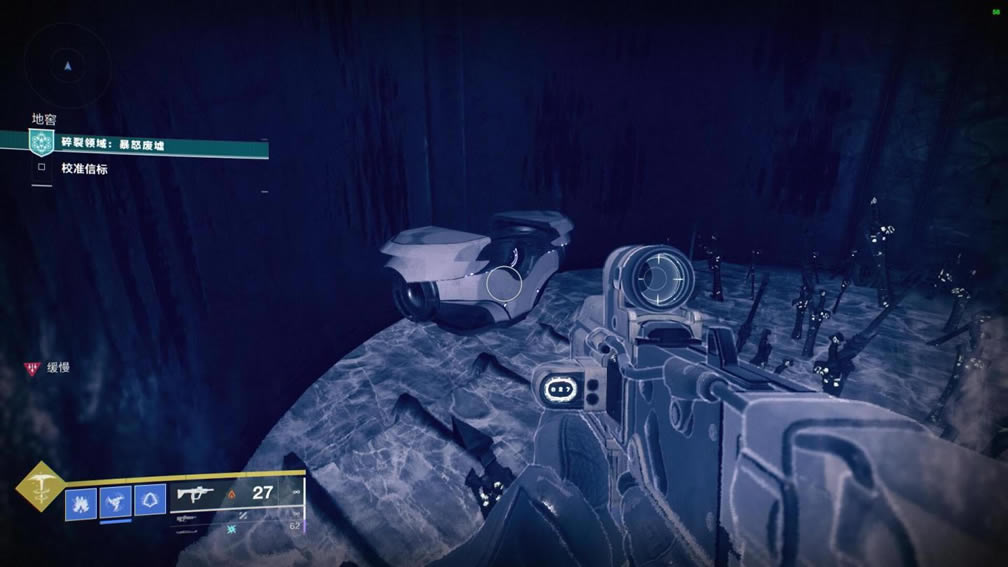The image size is (1008, 567).
Task: Trigger the melee ability icon with charge bar
Action: (x=115, y=500)
